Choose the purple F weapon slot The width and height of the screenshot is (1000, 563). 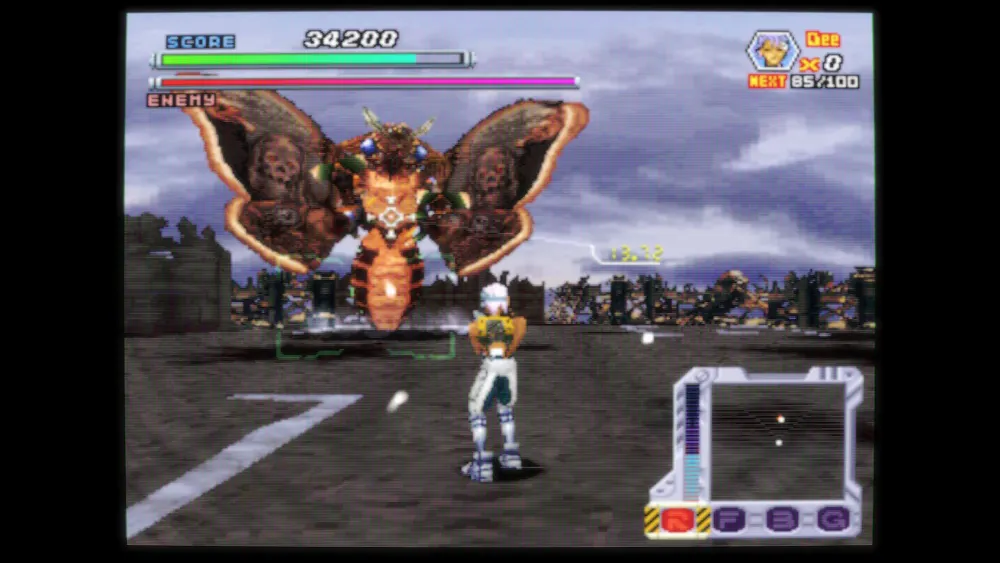pos(732,519)
